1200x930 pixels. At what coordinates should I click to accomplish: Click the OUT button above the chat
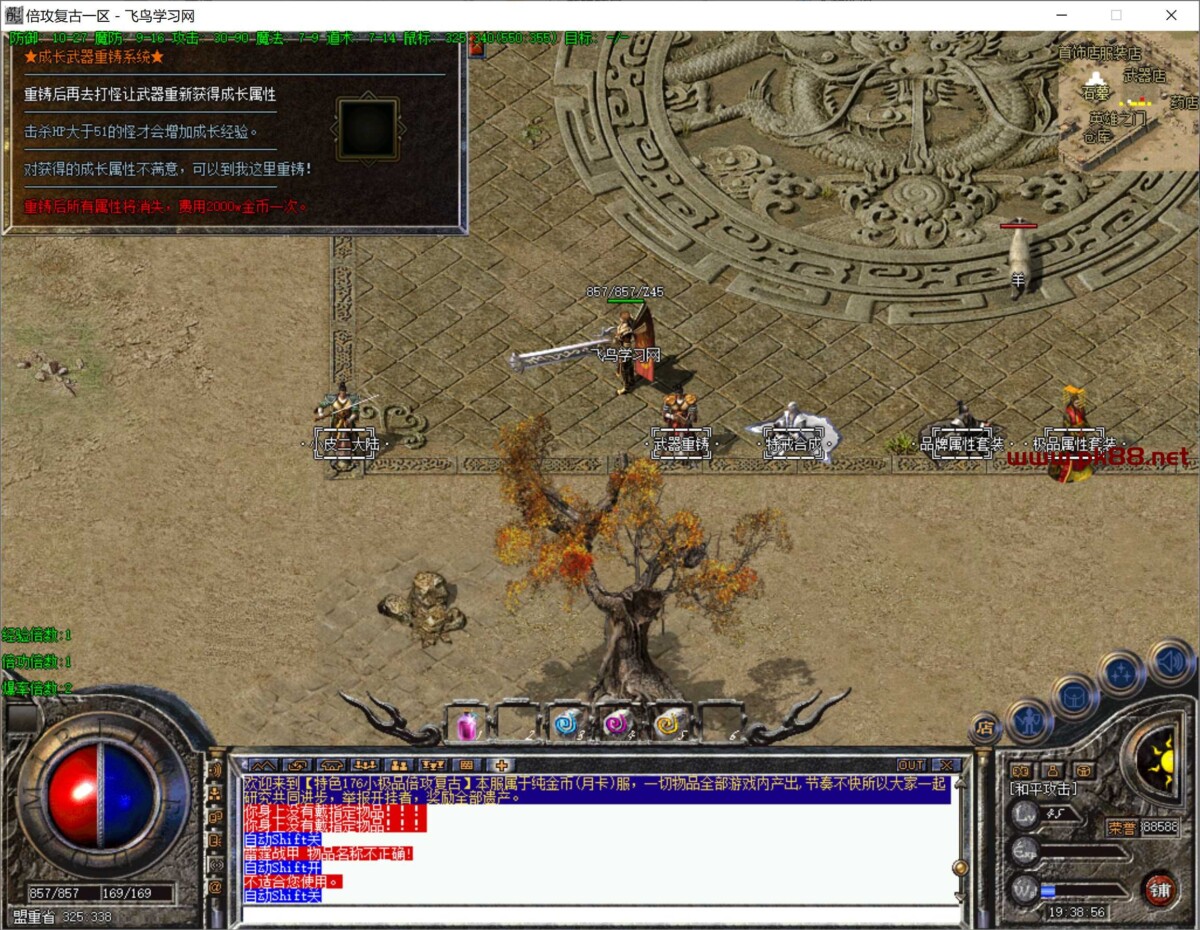[x=910, y=765]
